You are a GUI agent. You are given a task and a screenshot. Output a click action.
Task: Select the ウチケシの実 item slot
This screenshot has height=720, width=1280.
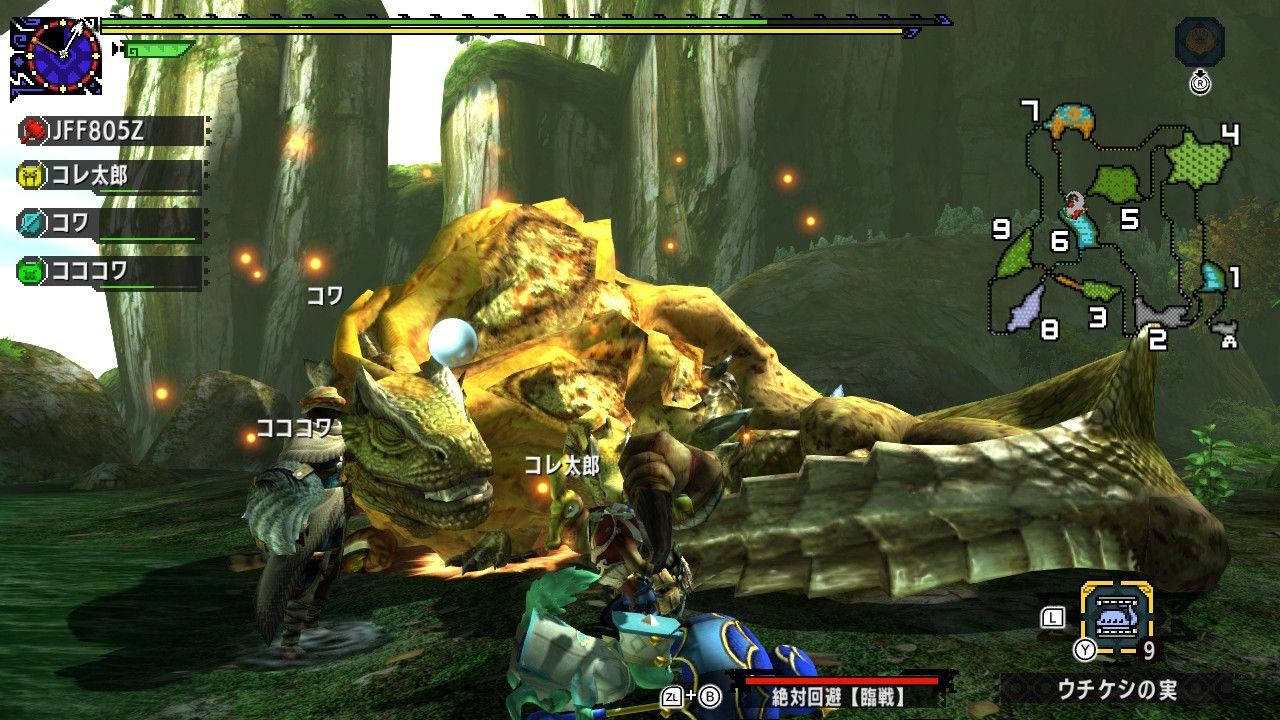1116,620
